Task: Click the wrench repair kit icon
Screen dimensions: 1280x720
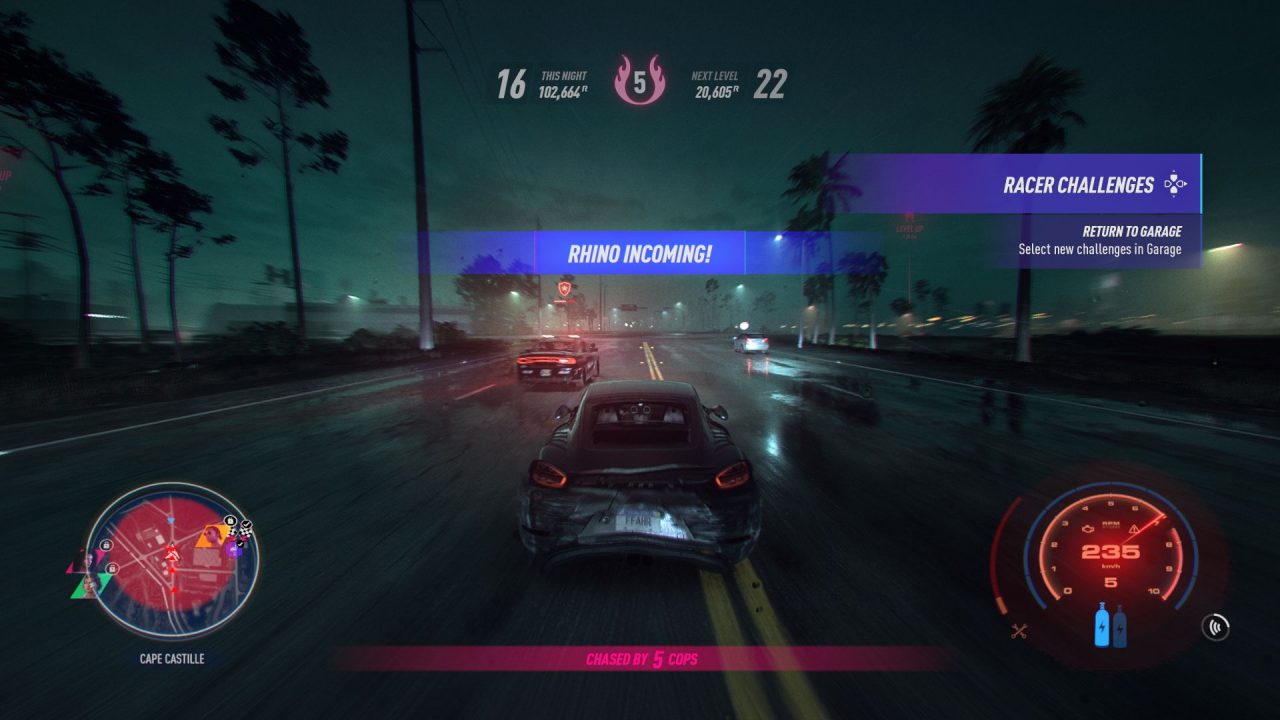Action: (x=1021, y=630)
